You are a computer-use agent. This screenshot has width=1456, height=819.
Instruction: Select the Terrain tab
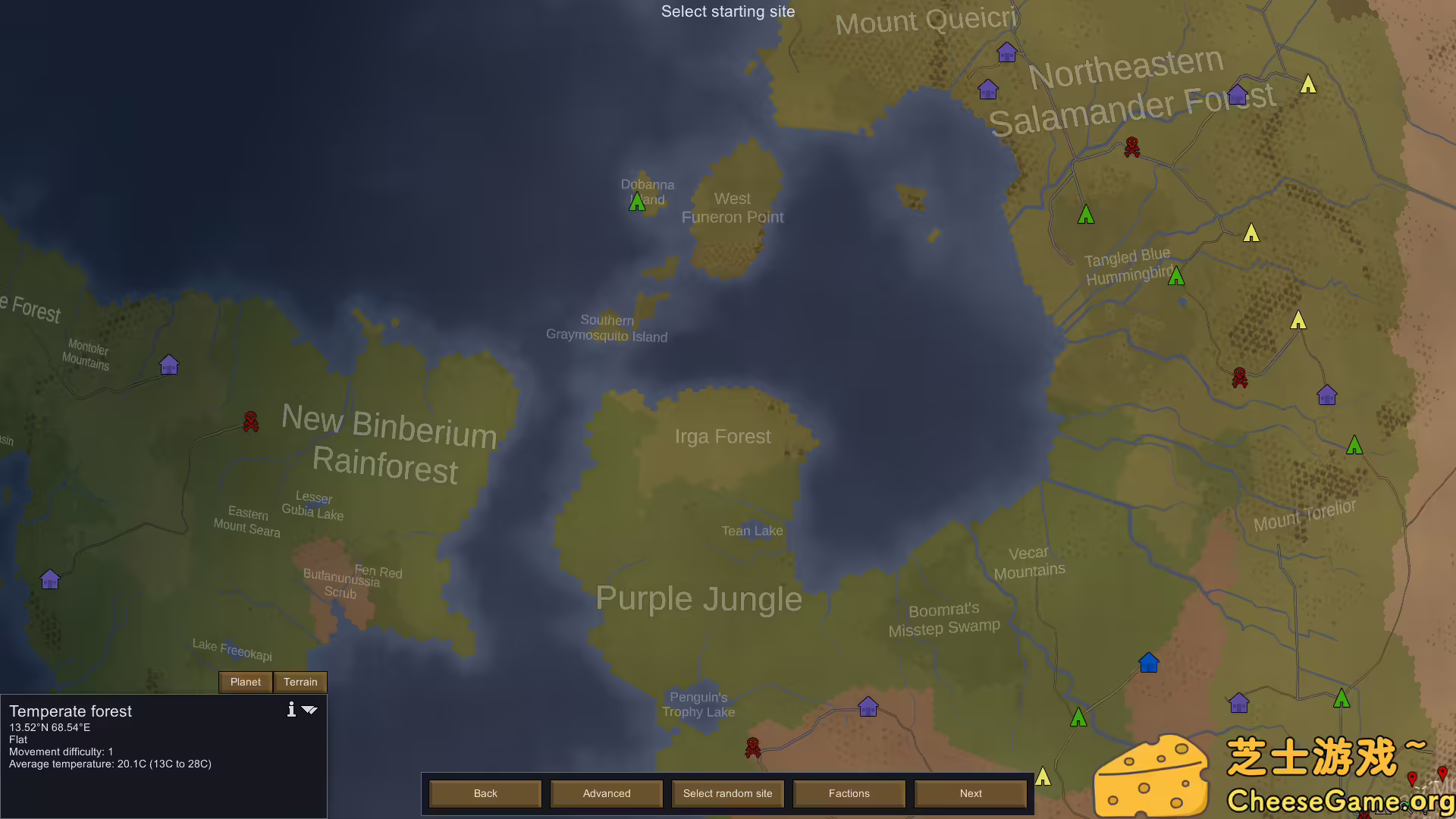click(x=300, y=682)
